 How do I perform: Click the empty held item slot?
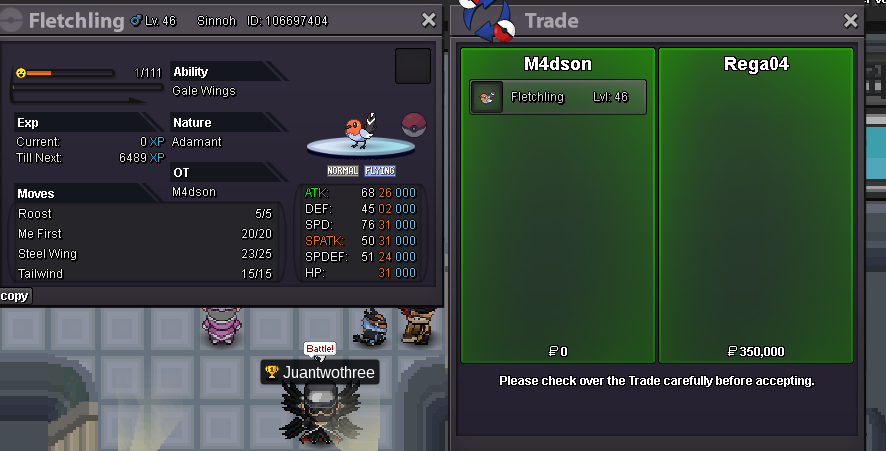click(x=413, y=66)
